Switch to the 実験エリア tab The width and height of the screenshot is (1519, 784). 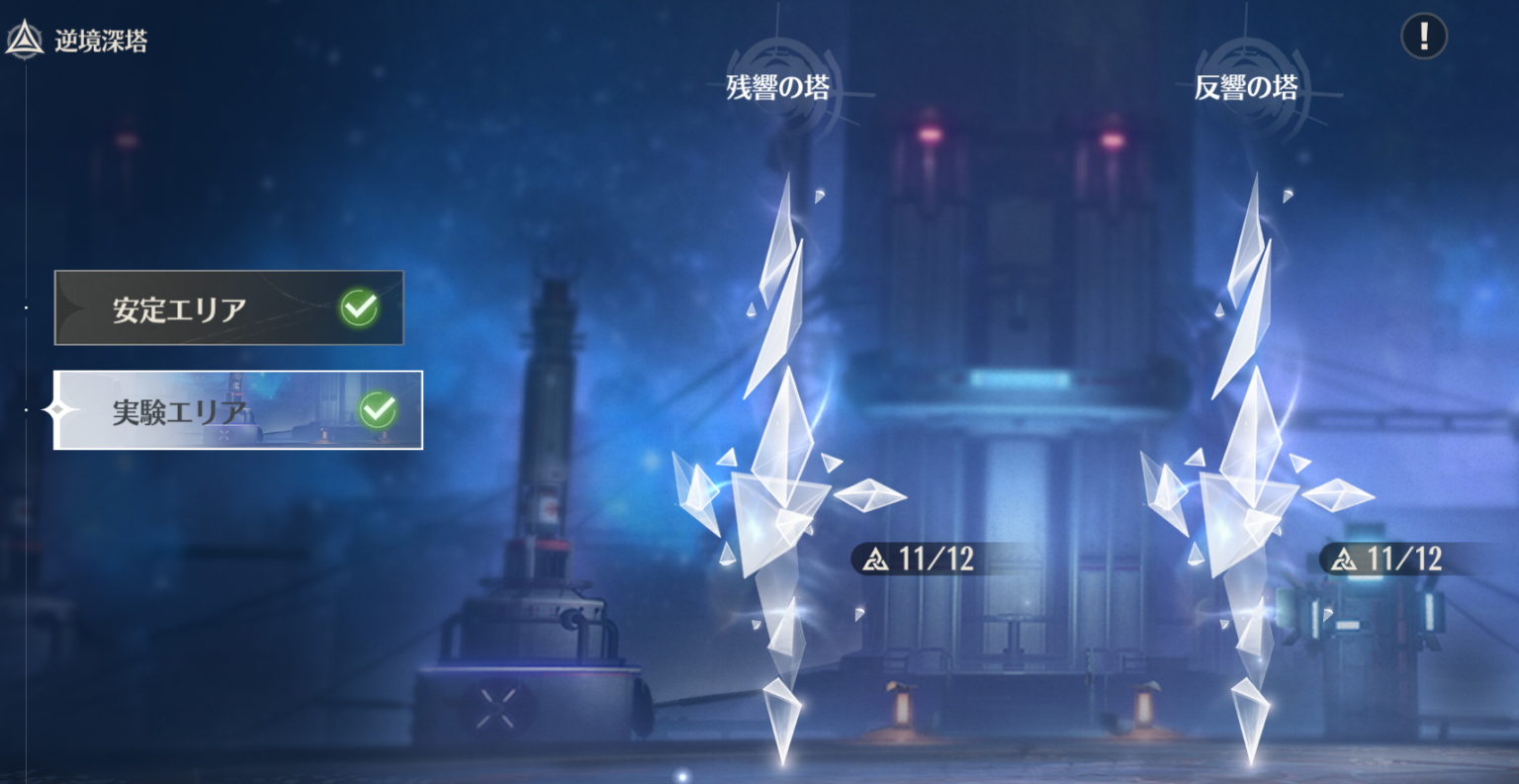pos(237,408)
